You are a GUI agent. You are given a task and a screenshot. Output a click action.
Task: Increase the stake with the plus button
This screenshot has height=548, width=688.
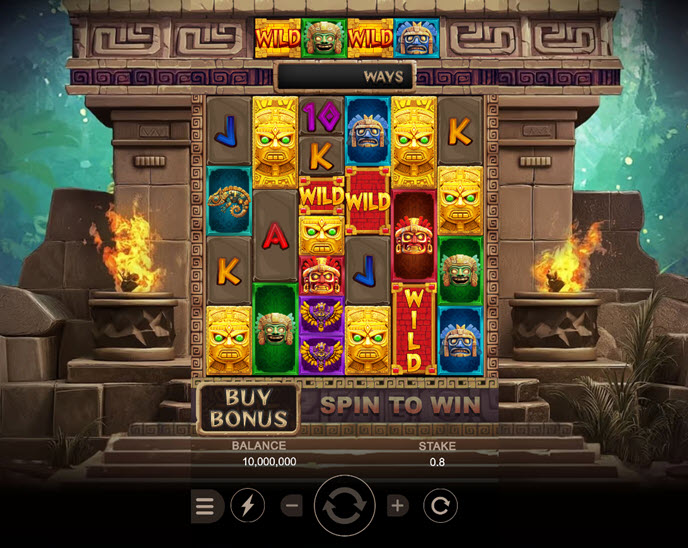[398, 506]
